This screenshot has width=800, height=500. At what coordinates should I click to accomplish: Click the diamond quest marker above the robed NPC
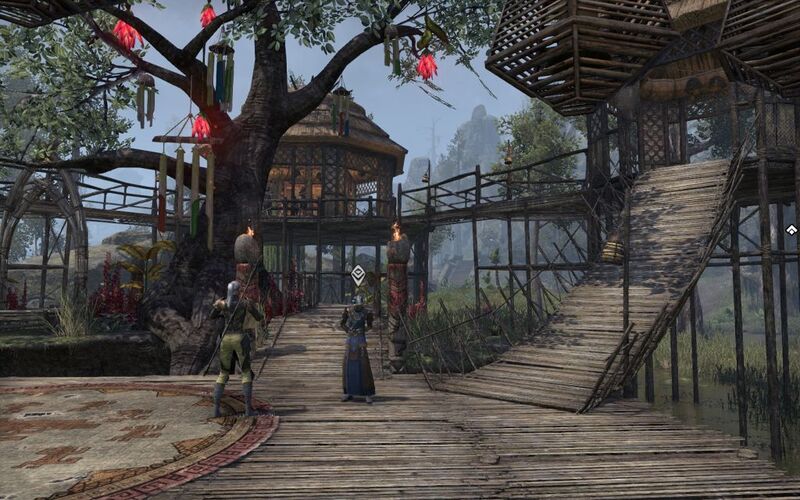358,273
